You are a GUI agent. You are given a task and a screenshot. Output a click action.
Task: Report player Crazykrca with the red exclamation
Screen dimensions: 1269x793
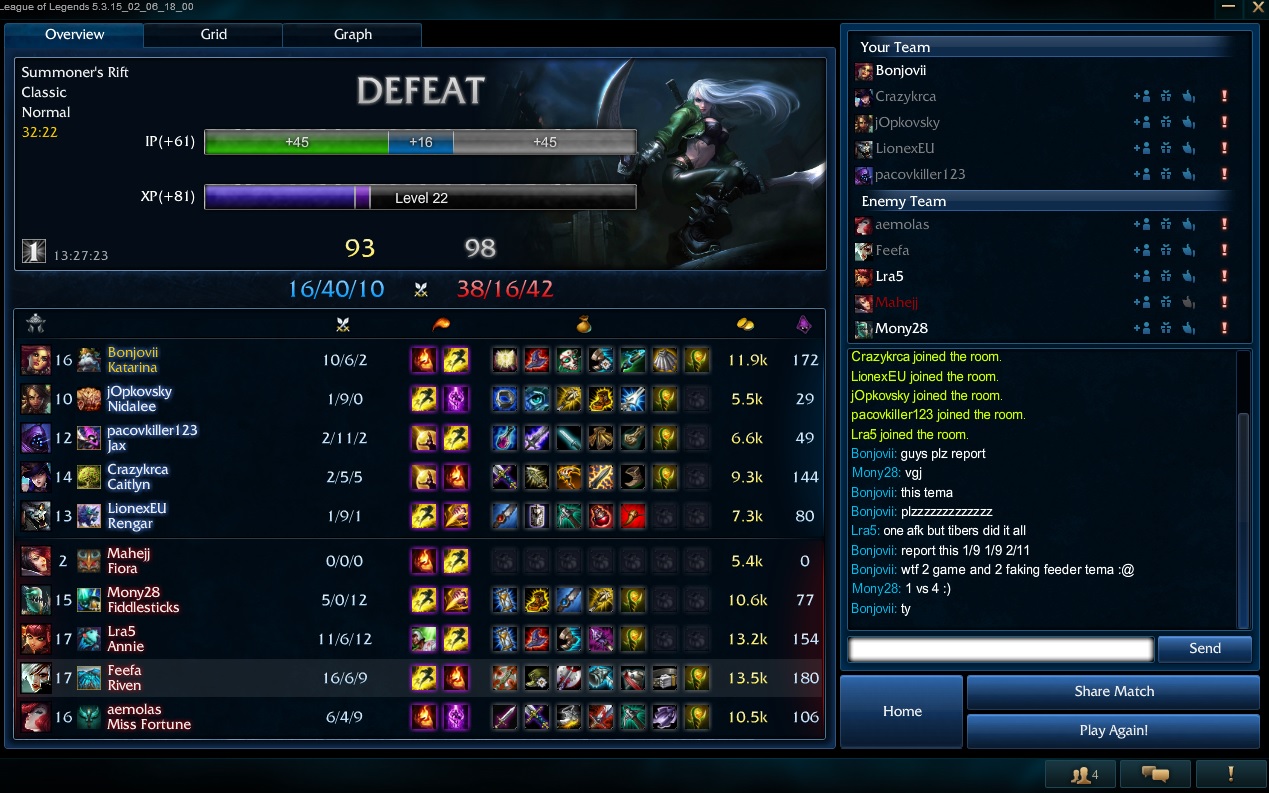(1224, 97)
